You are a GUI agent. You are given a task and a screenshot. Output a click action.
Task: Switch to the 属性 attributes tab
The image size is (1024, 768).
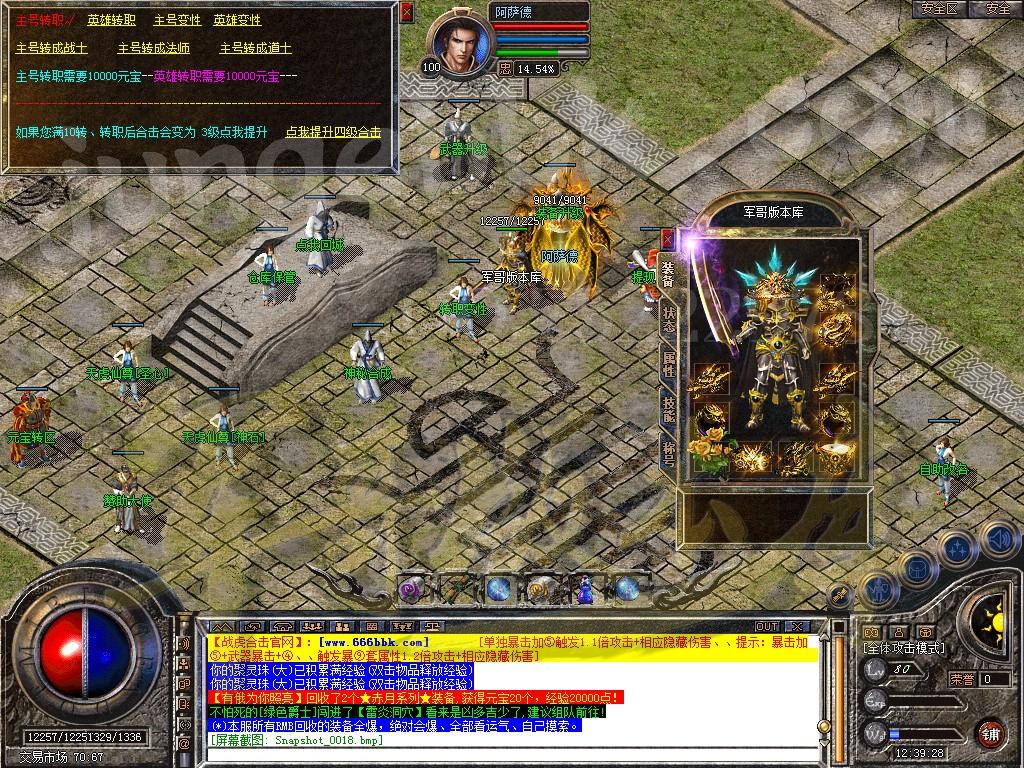point(668,365)
